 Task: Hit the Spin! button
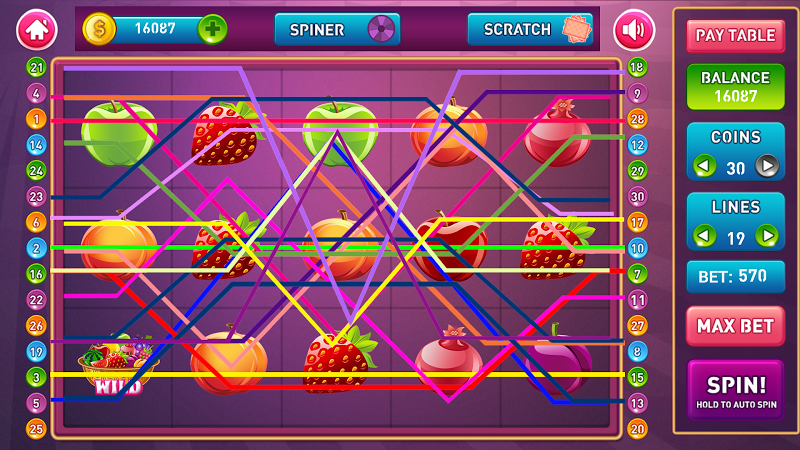(735, 389)
